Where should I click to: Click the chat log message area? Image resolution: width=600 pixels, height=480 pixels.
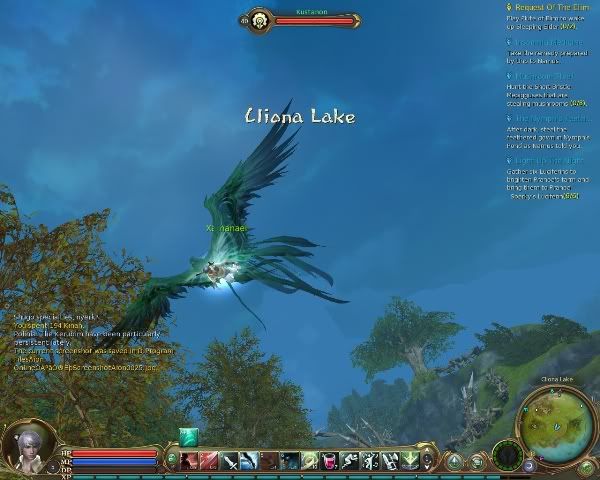(x=85, y=342)
